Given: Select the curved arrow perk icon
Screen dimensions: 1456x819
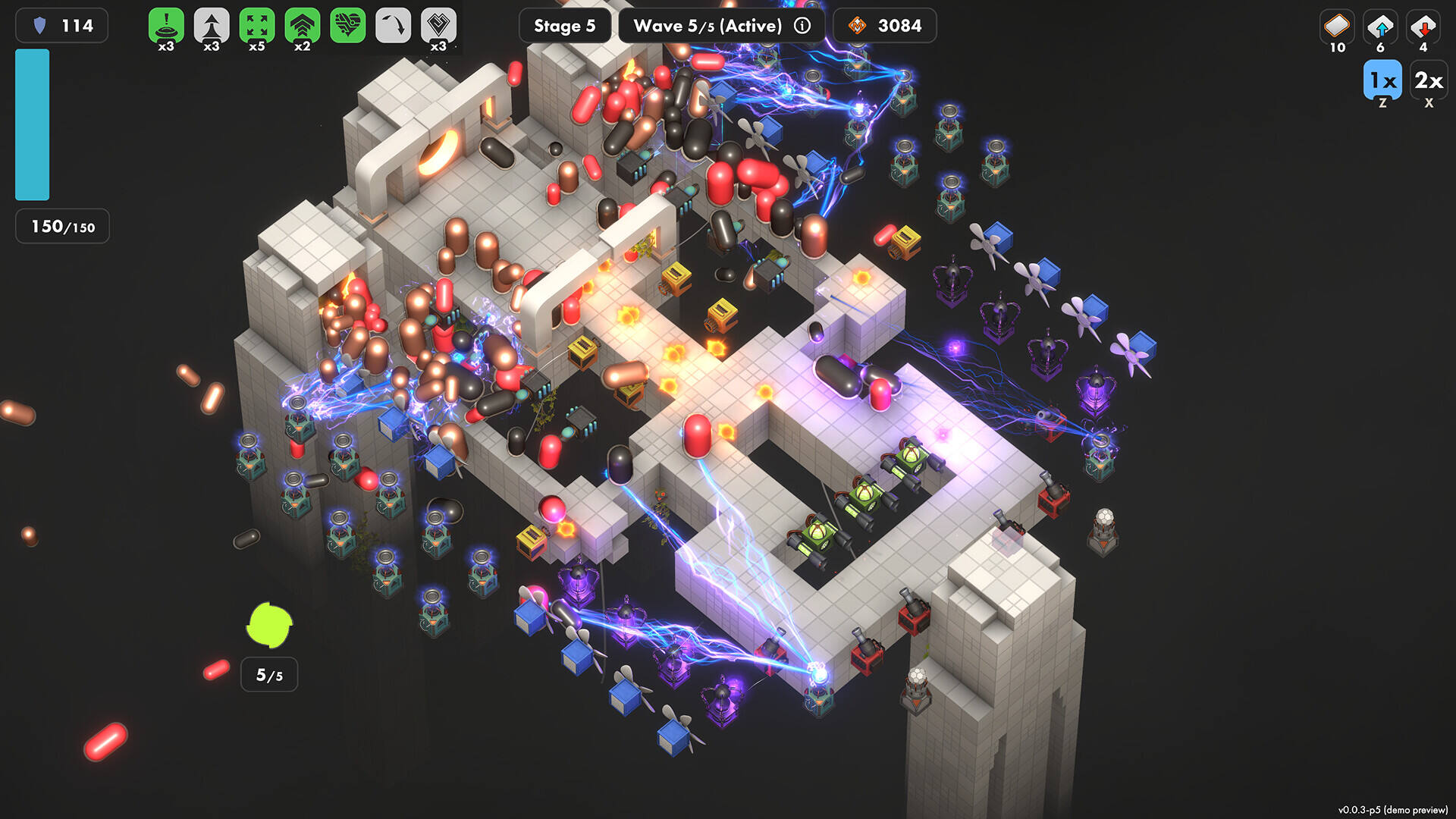Looking at the screenshot, I should pyautogui.click(x=393, y=26).
